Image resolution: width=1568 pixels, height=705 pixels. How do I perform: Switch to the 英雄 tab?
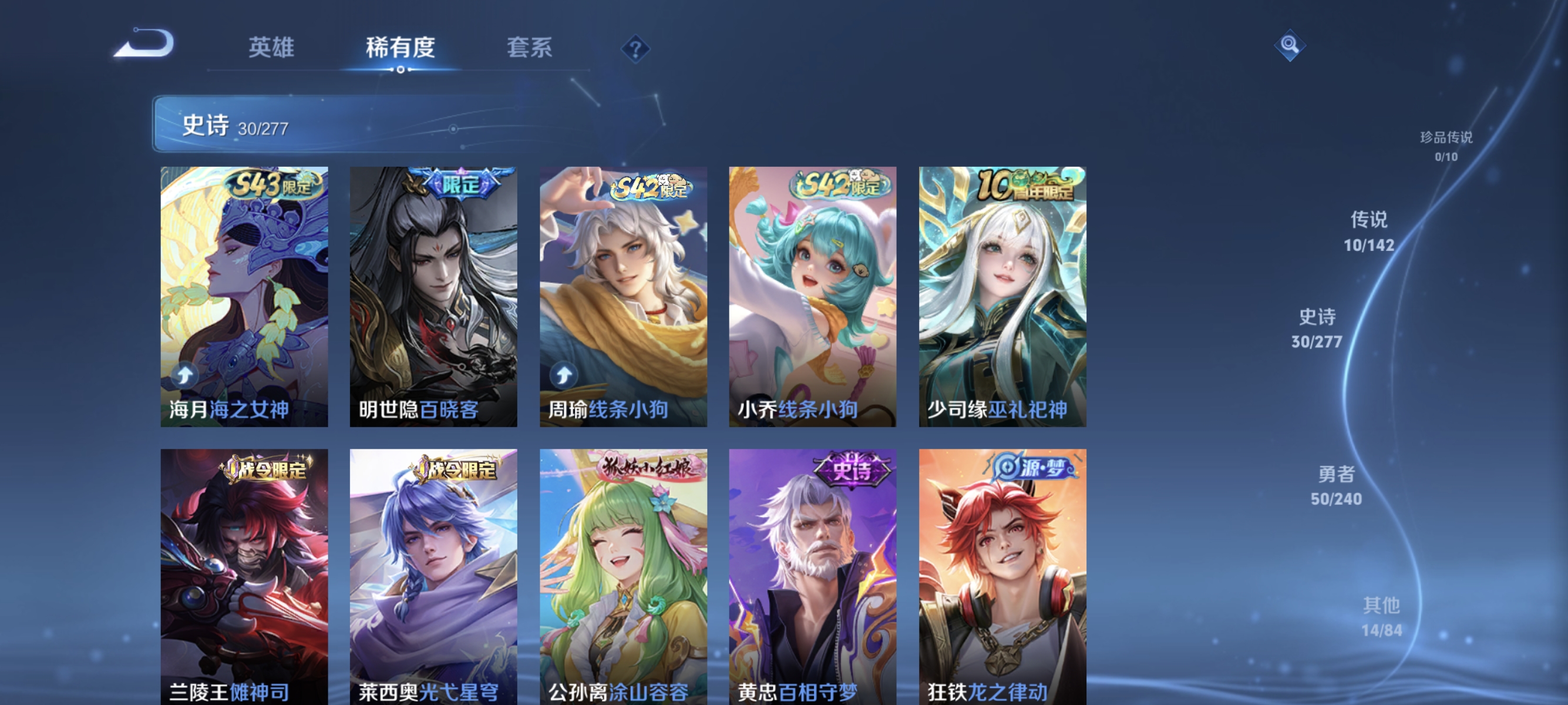(x=271, y=48)
